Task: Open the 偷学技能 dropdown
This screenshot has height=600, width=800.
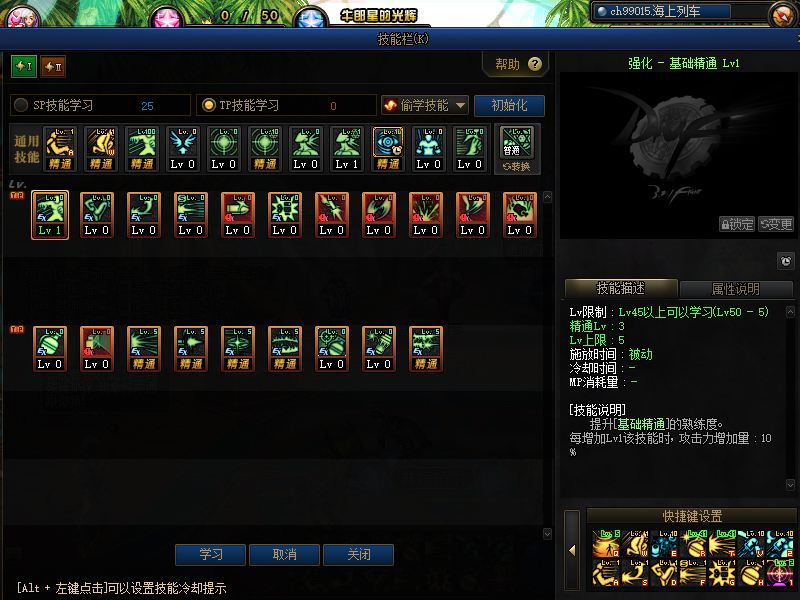Action: (425, 105)
